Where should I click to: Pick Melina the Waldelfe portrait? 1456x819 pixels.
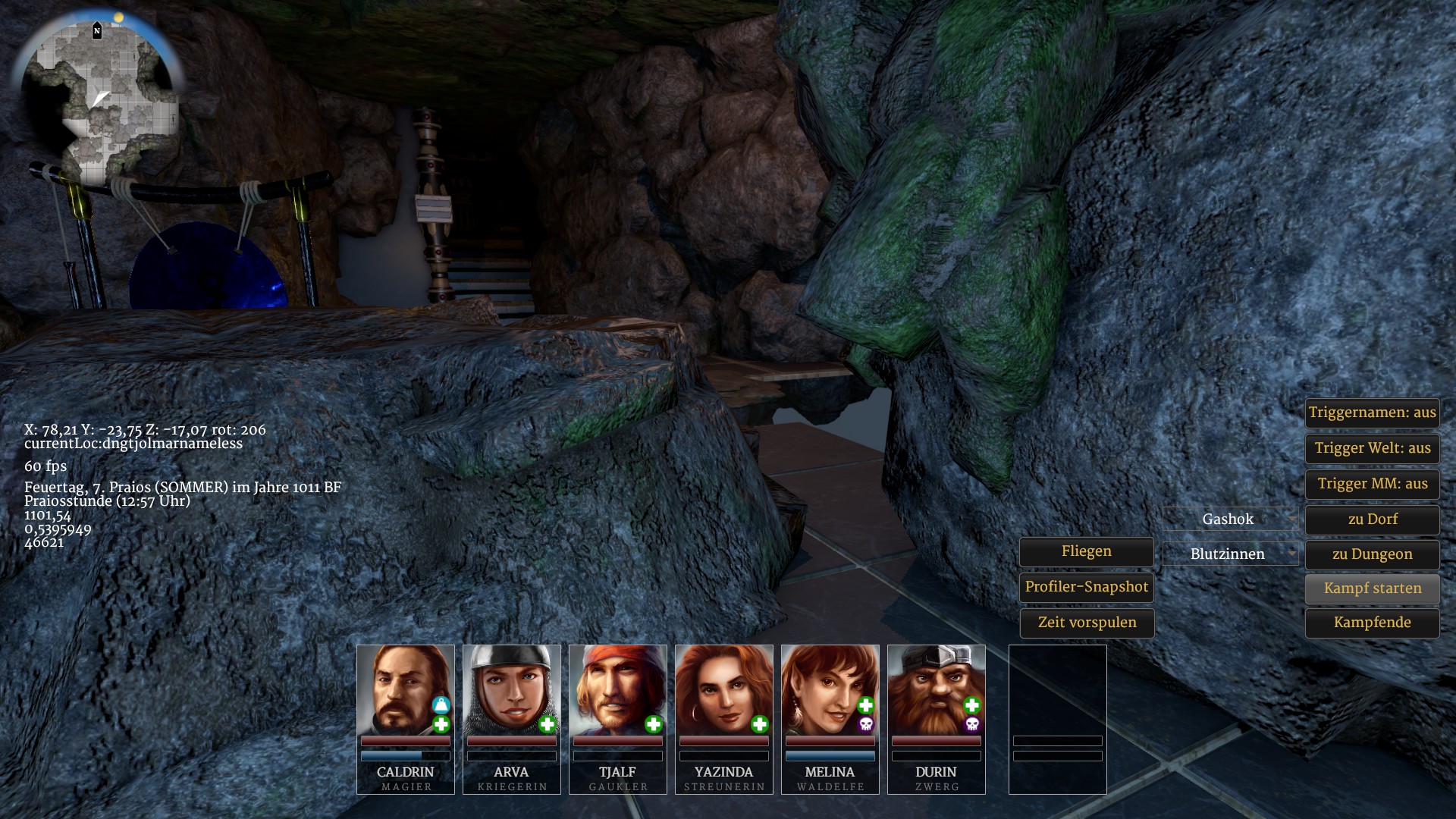click(830, 689)
